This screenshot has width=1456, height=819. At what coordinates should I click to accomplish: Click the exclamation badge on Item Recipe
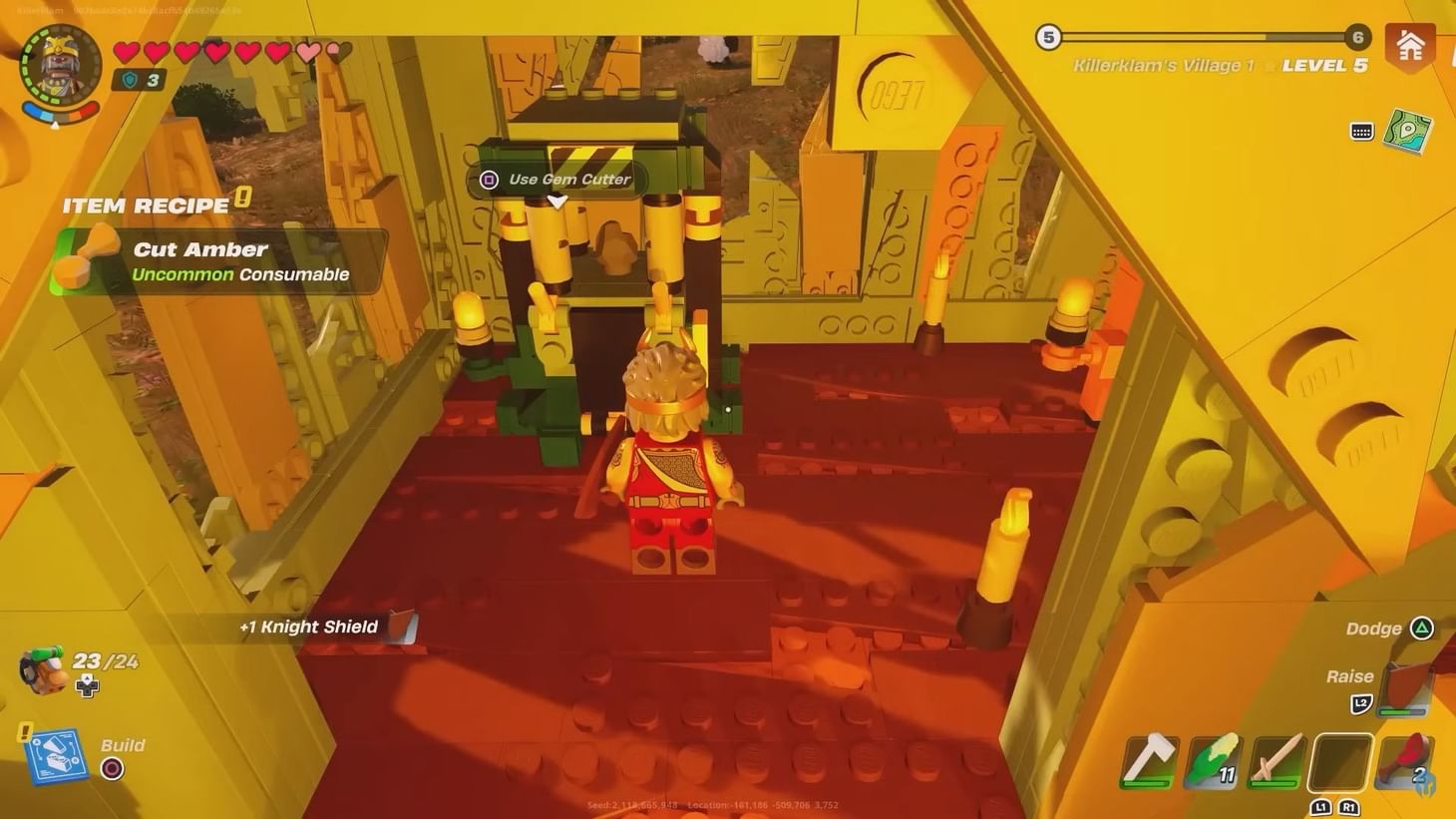(x=243, y=198)
